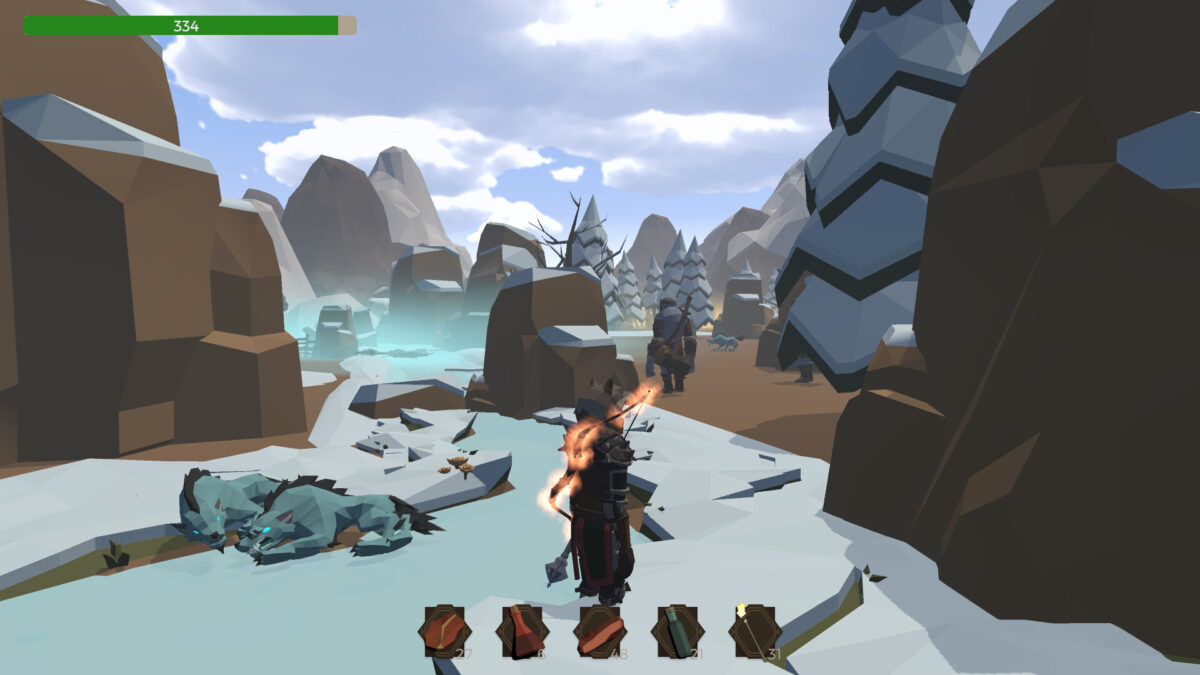
Task: Equip the lit torch slot
Action: tap(754, 632)
